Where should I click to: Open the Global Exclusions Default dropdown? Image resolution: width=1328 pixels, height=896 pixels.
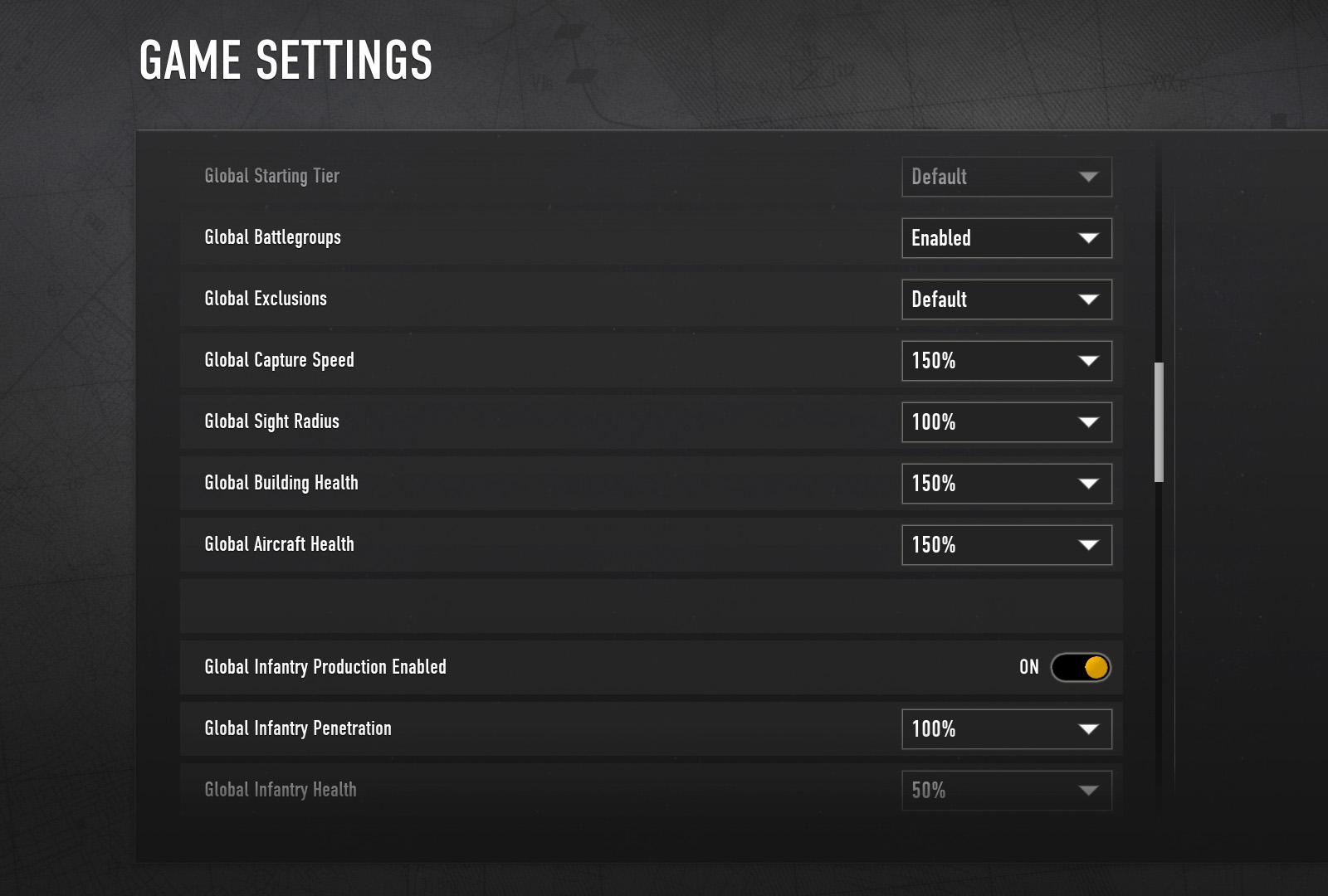pos(1007,299)
